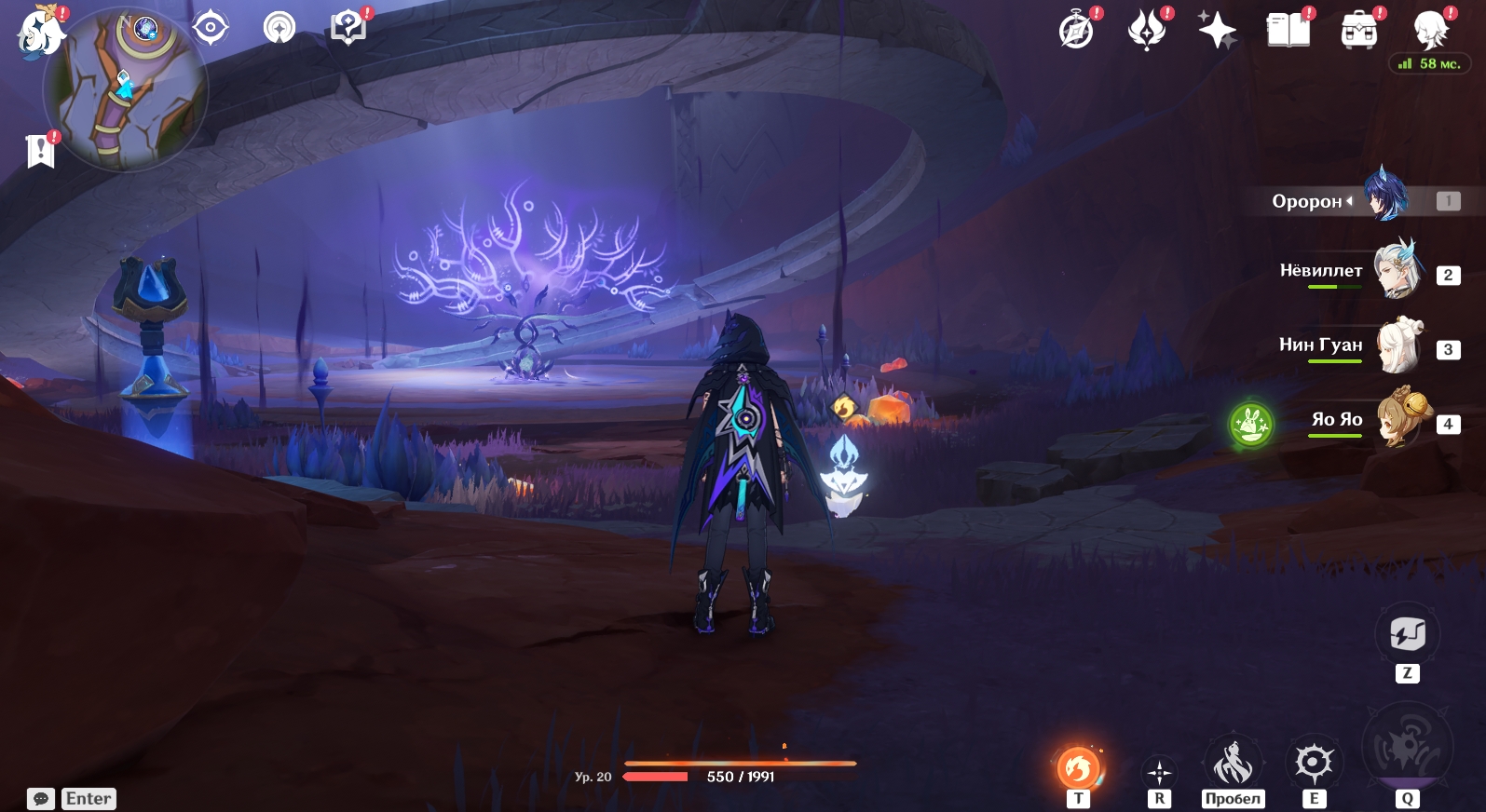
Task: Open the open-book handbook icon
Action: [x=1288, y=32]
